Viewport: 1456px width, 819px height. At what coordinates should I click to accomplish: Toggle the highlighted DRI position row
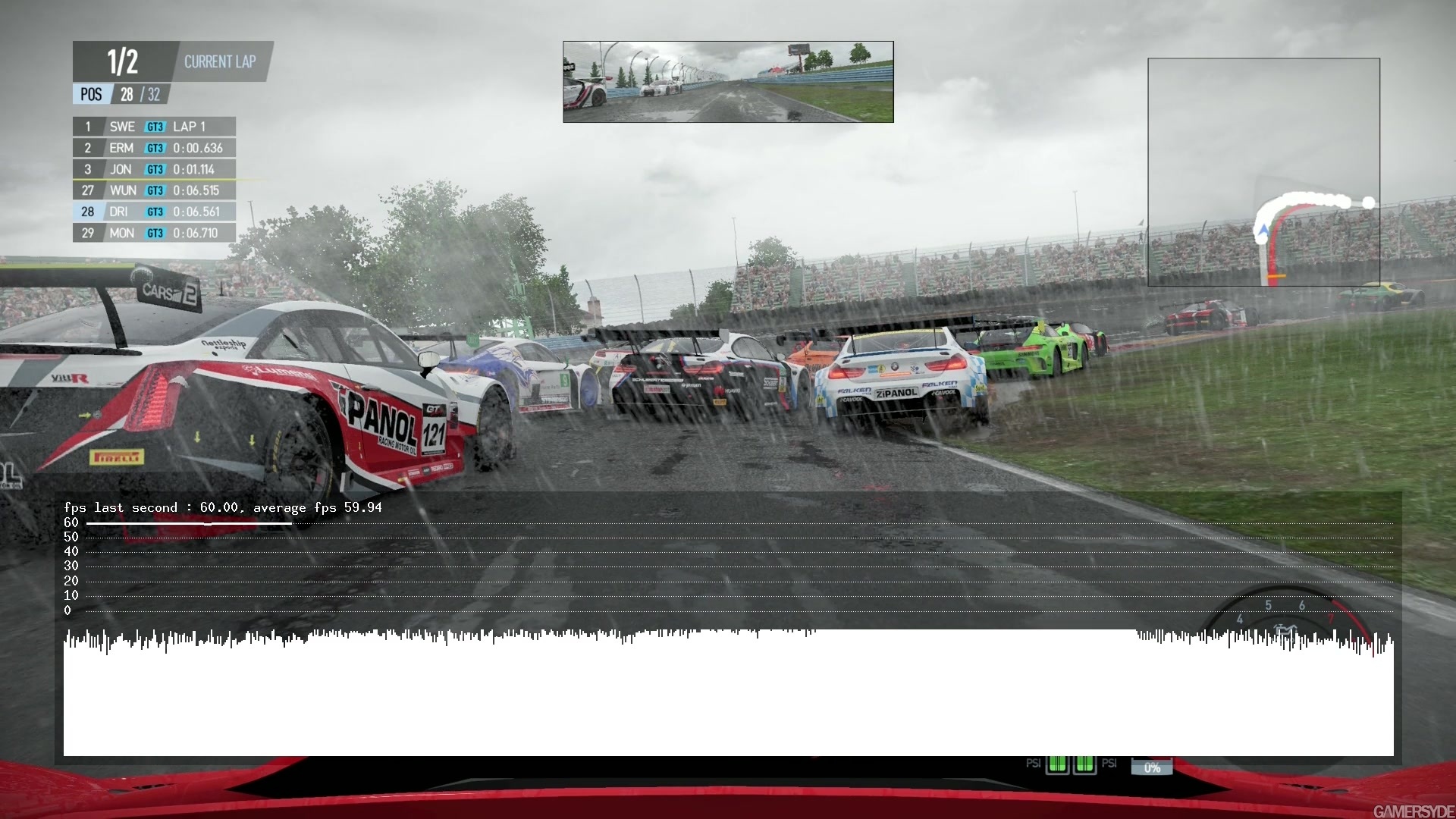click(153, 212)
